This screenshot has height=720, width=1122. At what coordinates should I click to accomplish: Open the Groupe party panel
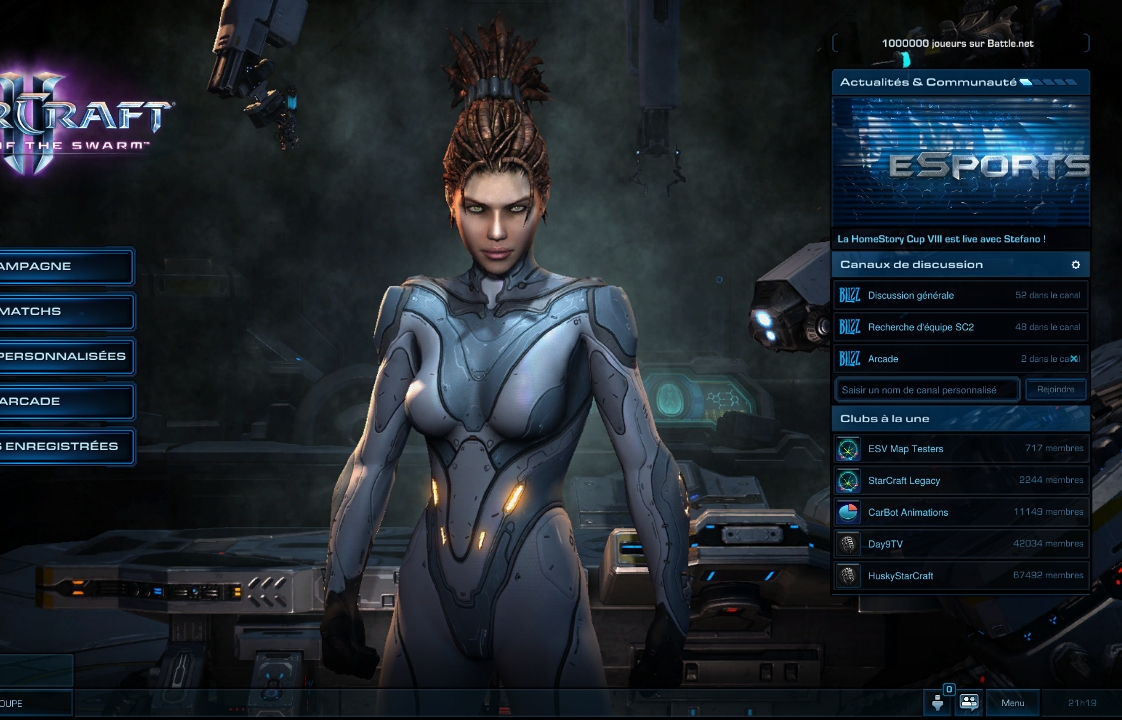tap(30, 703)
